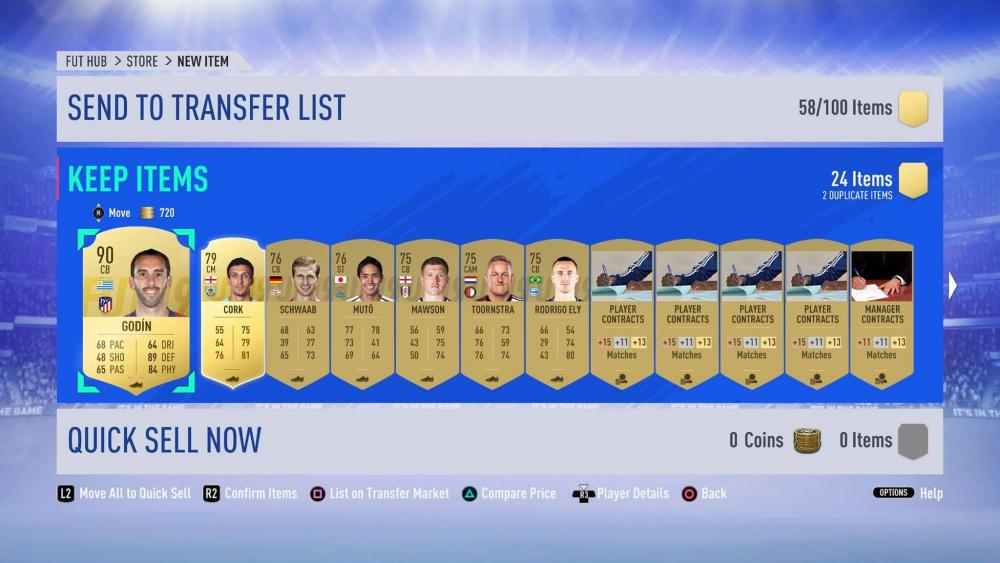The width and height of the screenshot is (1000, 563).
Task: Pick the Manager Contracts card
Action: (881, 312)
